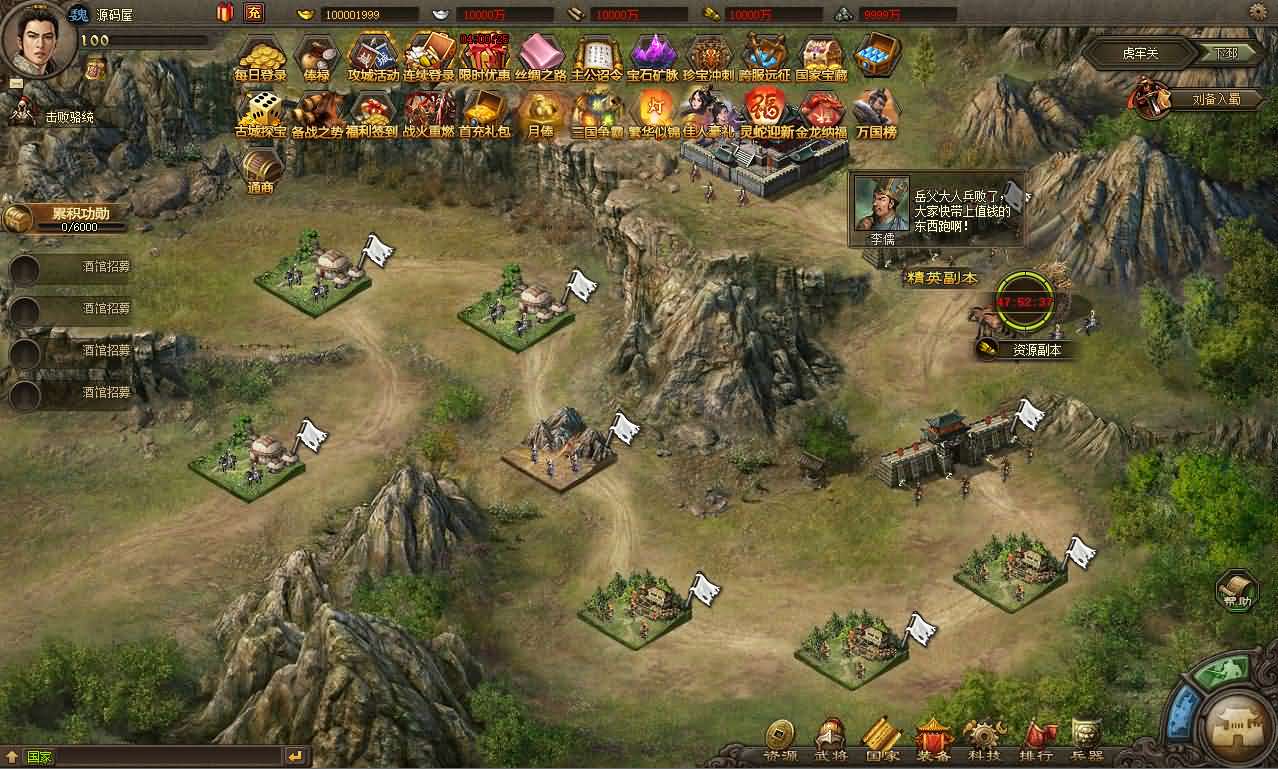The image size is (1278, 769).
Task: Click the 帮助 help button
Action: click(x=1237, y=590)
